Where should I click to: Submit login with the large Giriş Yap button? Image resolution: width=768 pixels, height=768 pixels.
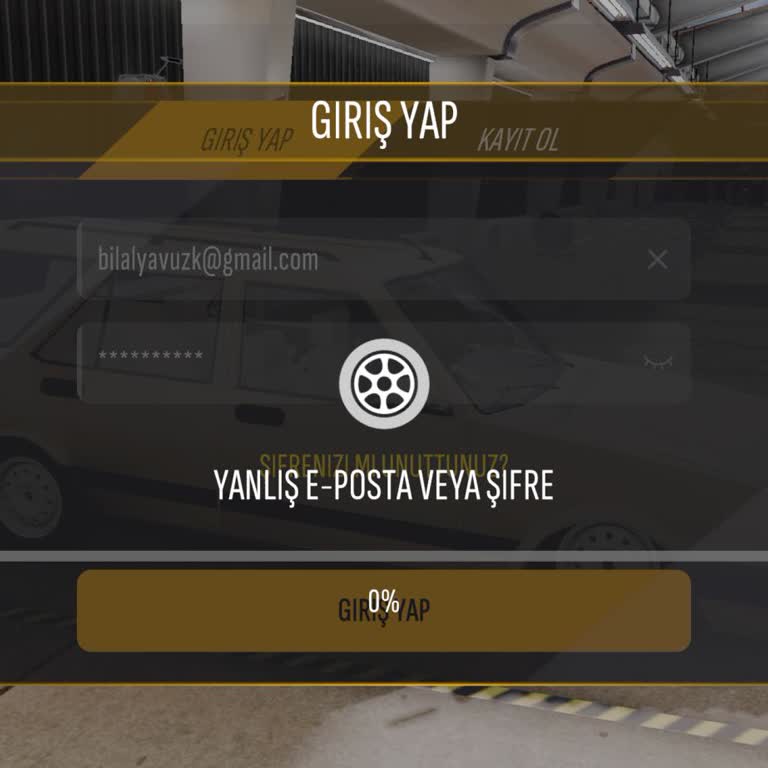pos(384,610)
